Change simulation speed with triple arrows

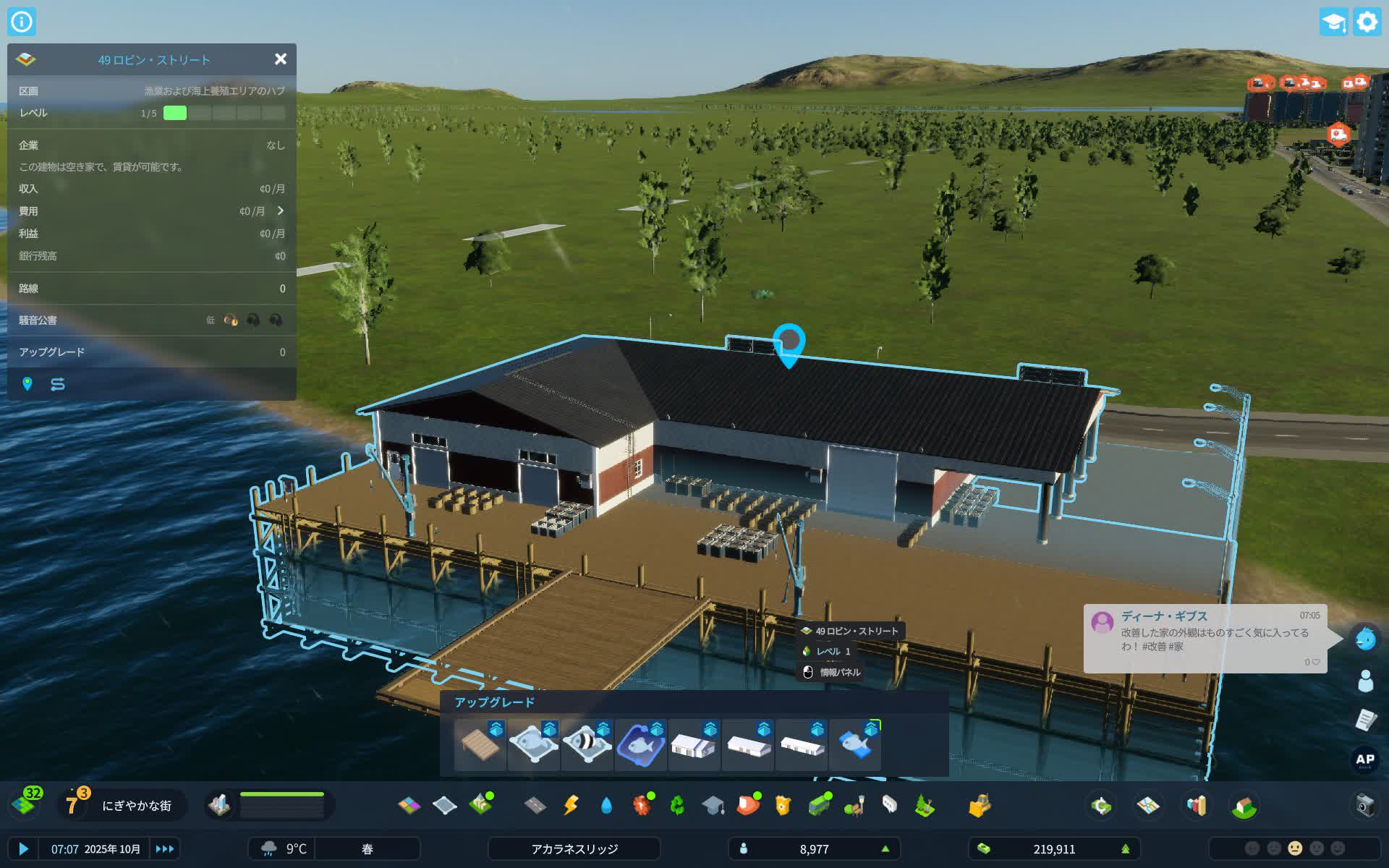[165, 848]
